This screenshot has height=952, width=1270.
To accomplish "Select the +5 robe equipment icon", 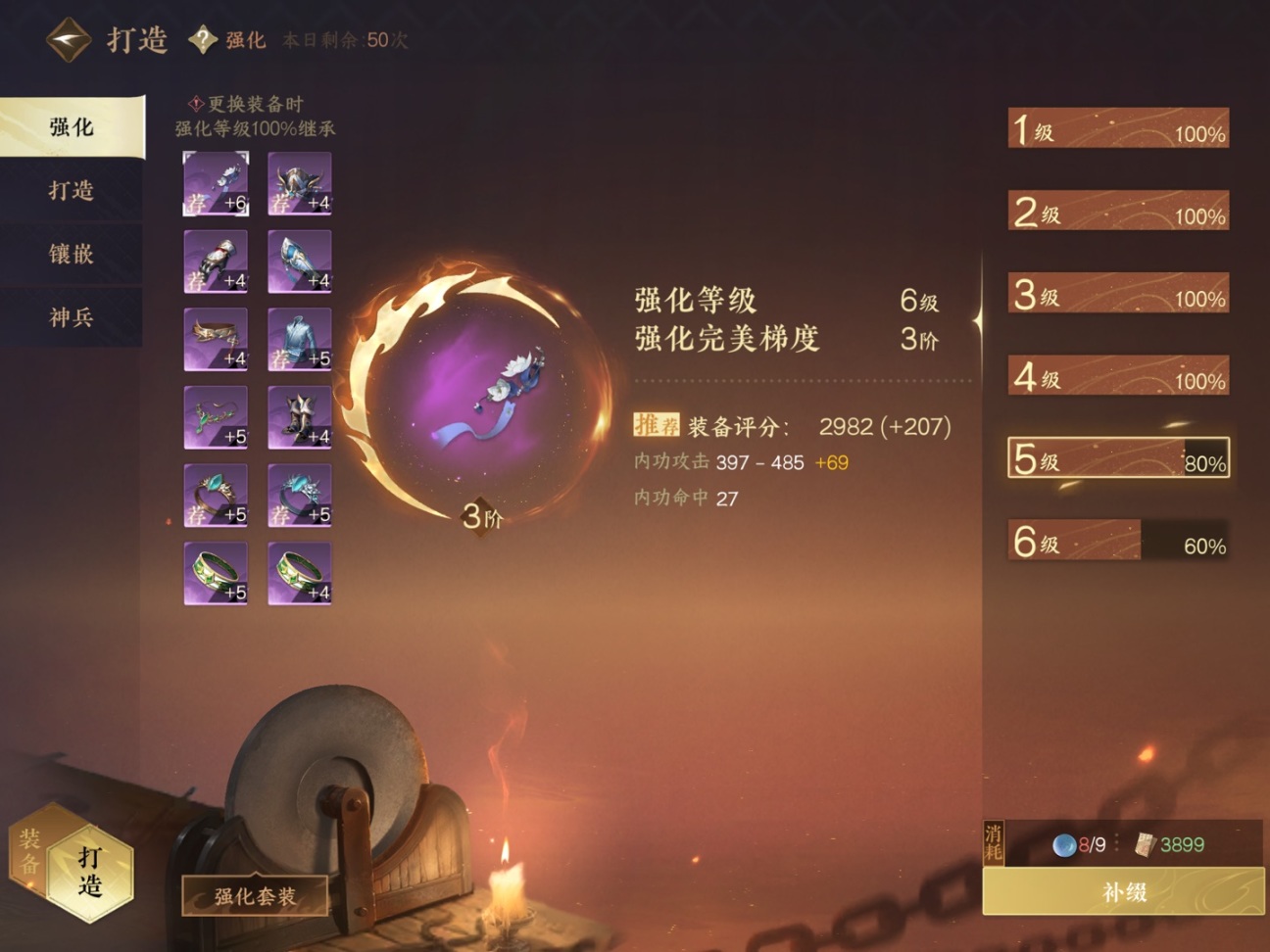I will click(299, 337).
